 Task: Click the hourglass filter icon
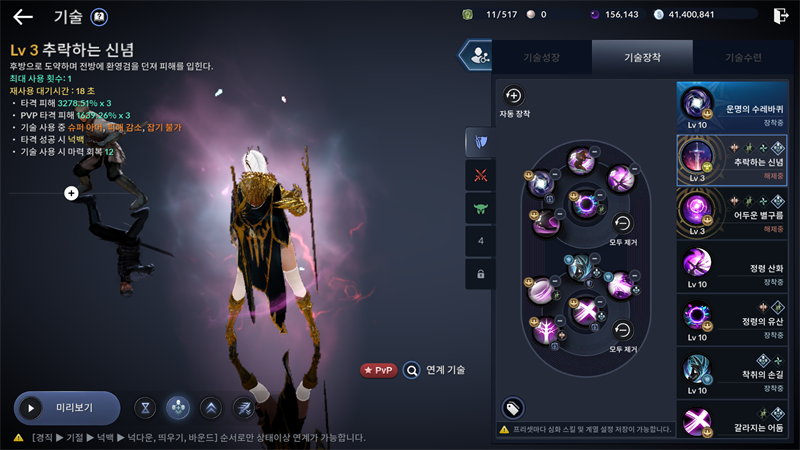point(147,408)
